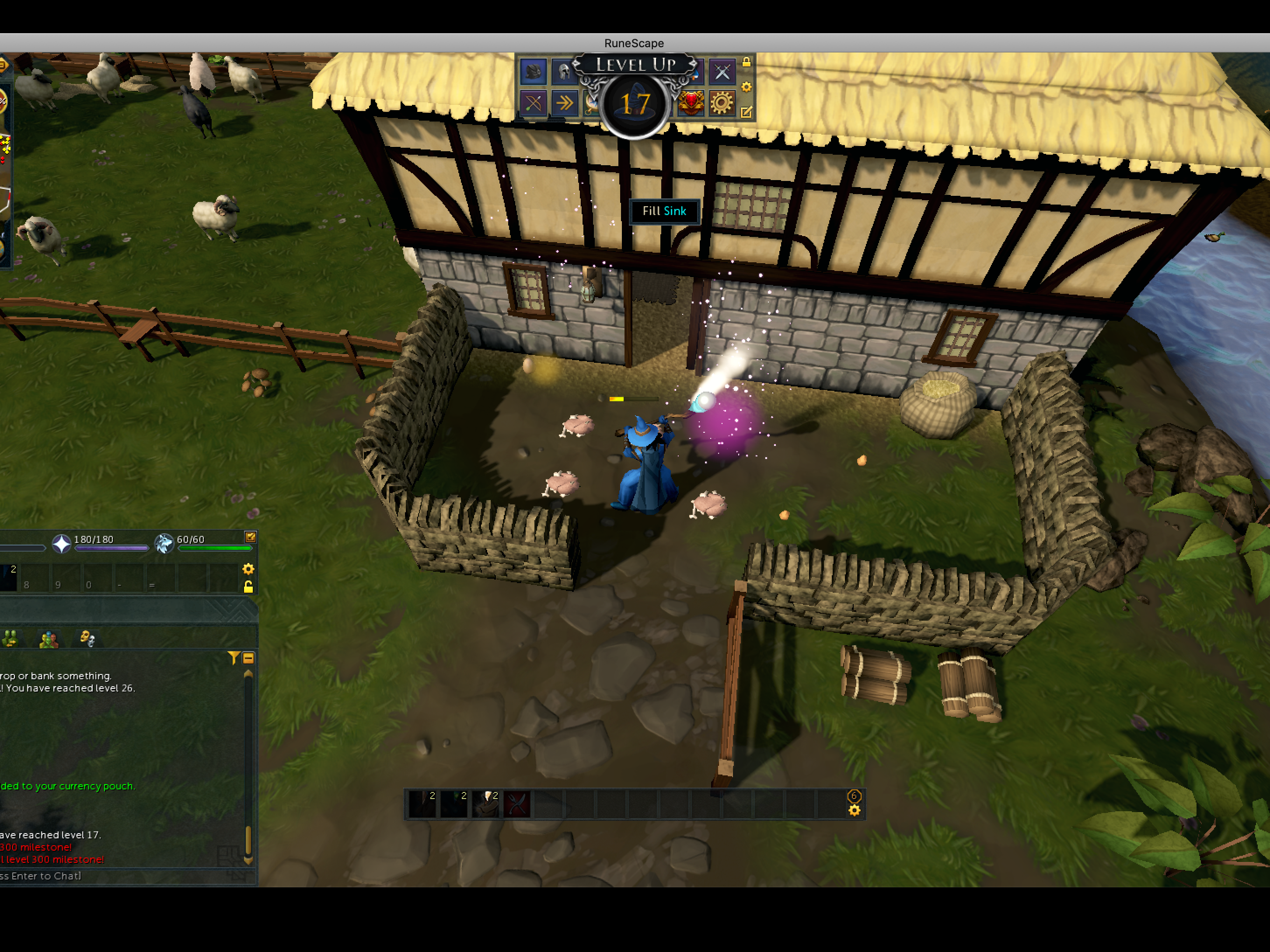1270x952 pixels.
Task: Activate the crossed fork and knife slot
Action: (x=517, y=804)
